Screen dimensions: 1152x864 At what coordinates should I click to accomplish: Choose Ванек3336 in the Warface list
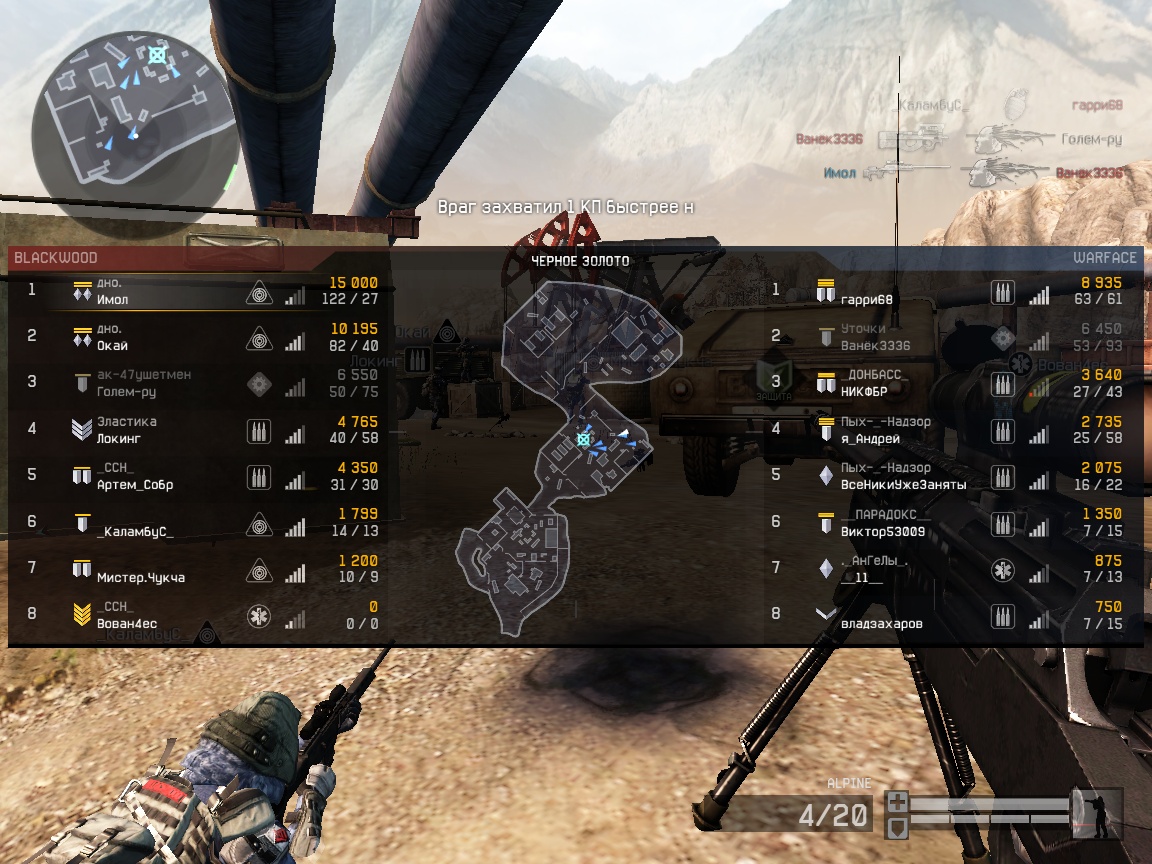tap(875, 346)
